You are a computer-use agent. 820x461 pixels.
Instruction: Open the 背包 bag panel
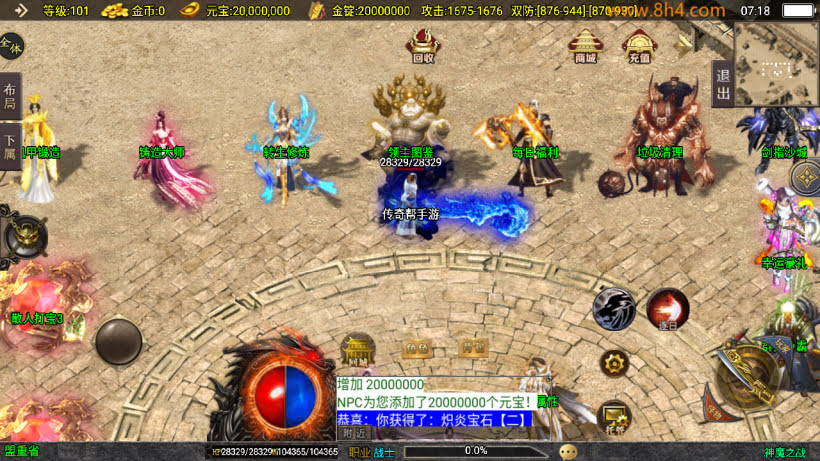472,348
